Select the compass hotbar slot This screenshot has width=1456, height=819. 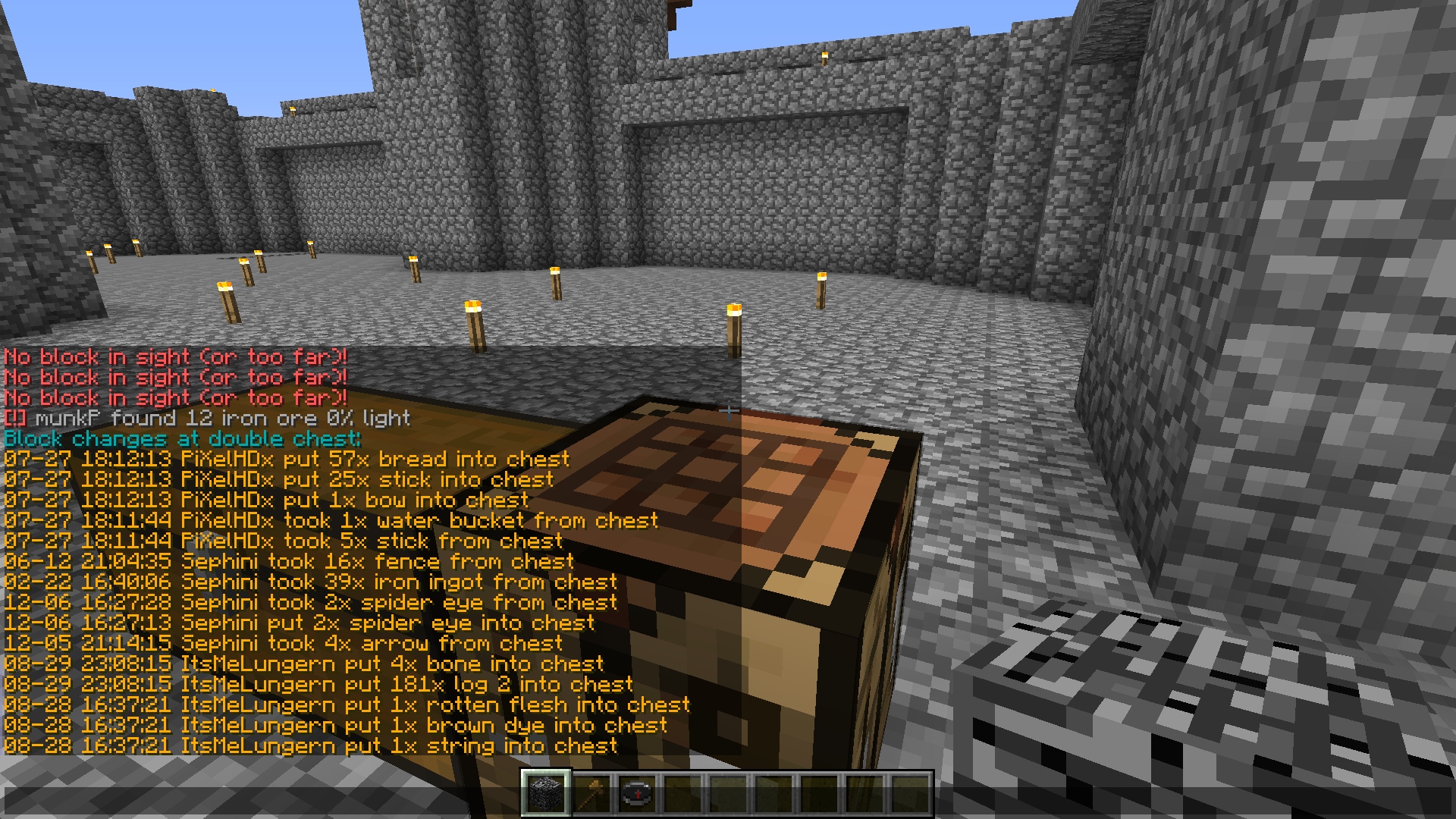(x=636, y=794)
